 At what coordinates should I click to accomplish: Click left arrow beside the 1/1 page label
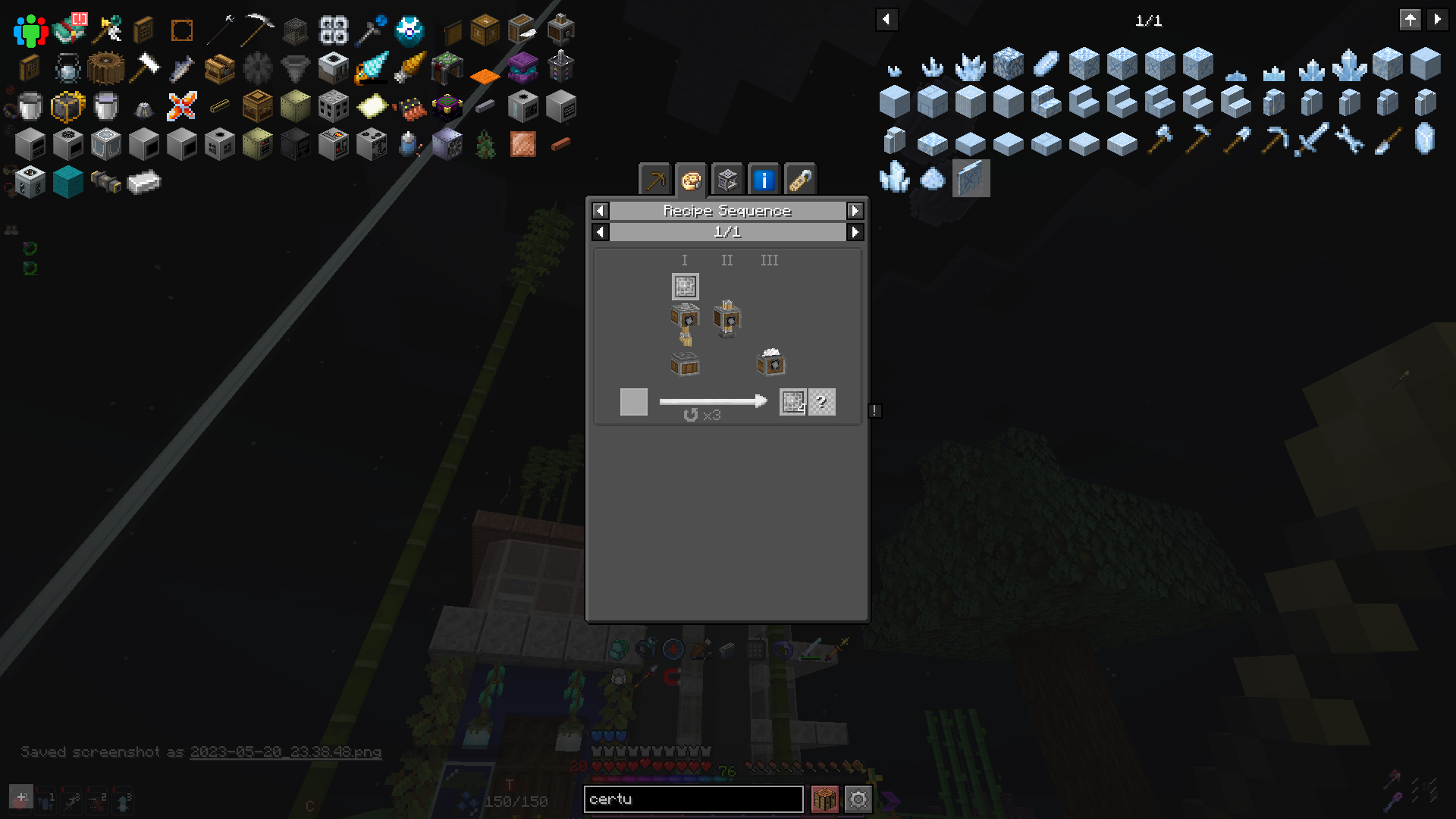pos(600,232)
